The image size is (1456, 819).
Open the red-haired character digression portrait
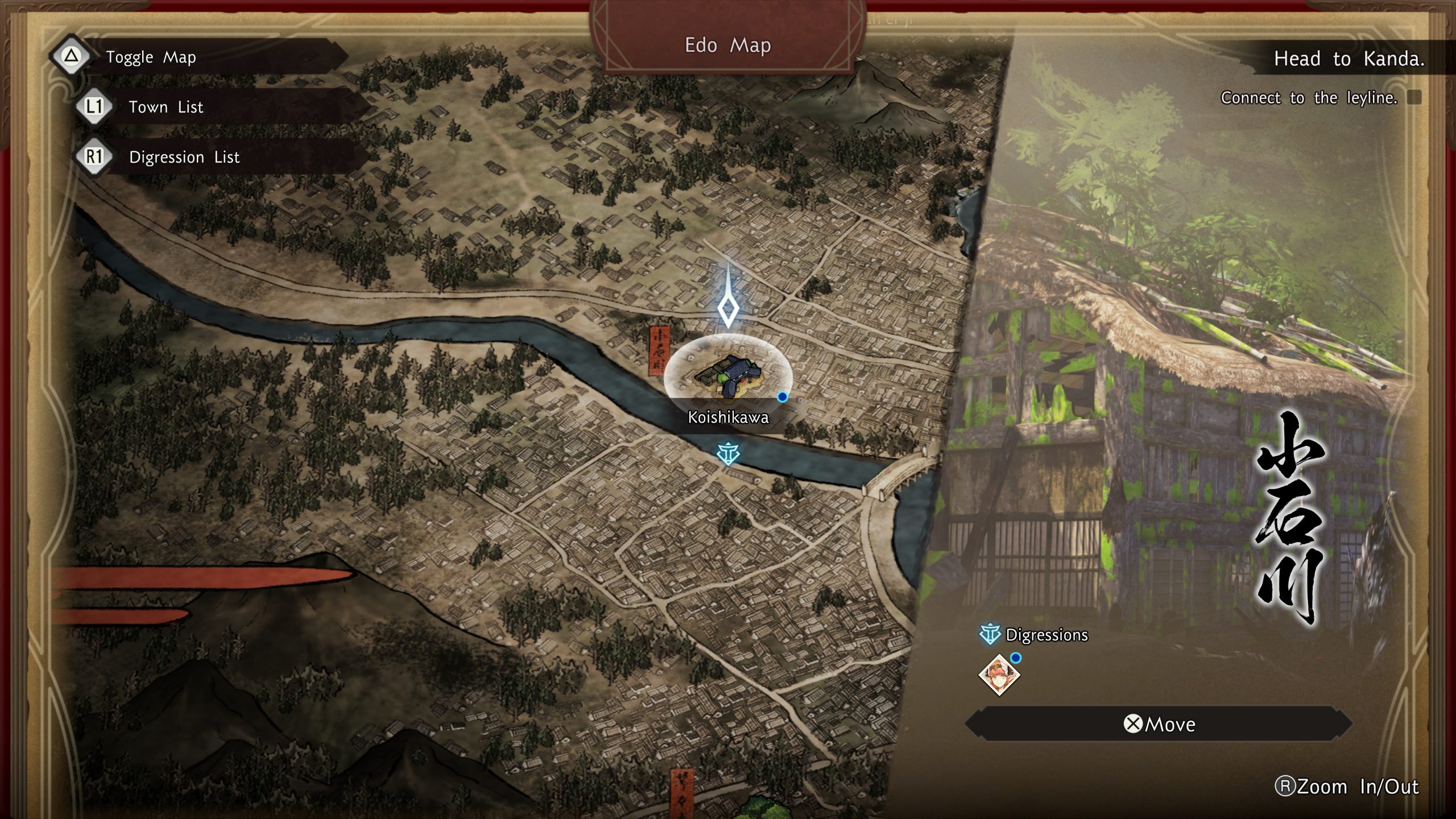tap(999, 675)
